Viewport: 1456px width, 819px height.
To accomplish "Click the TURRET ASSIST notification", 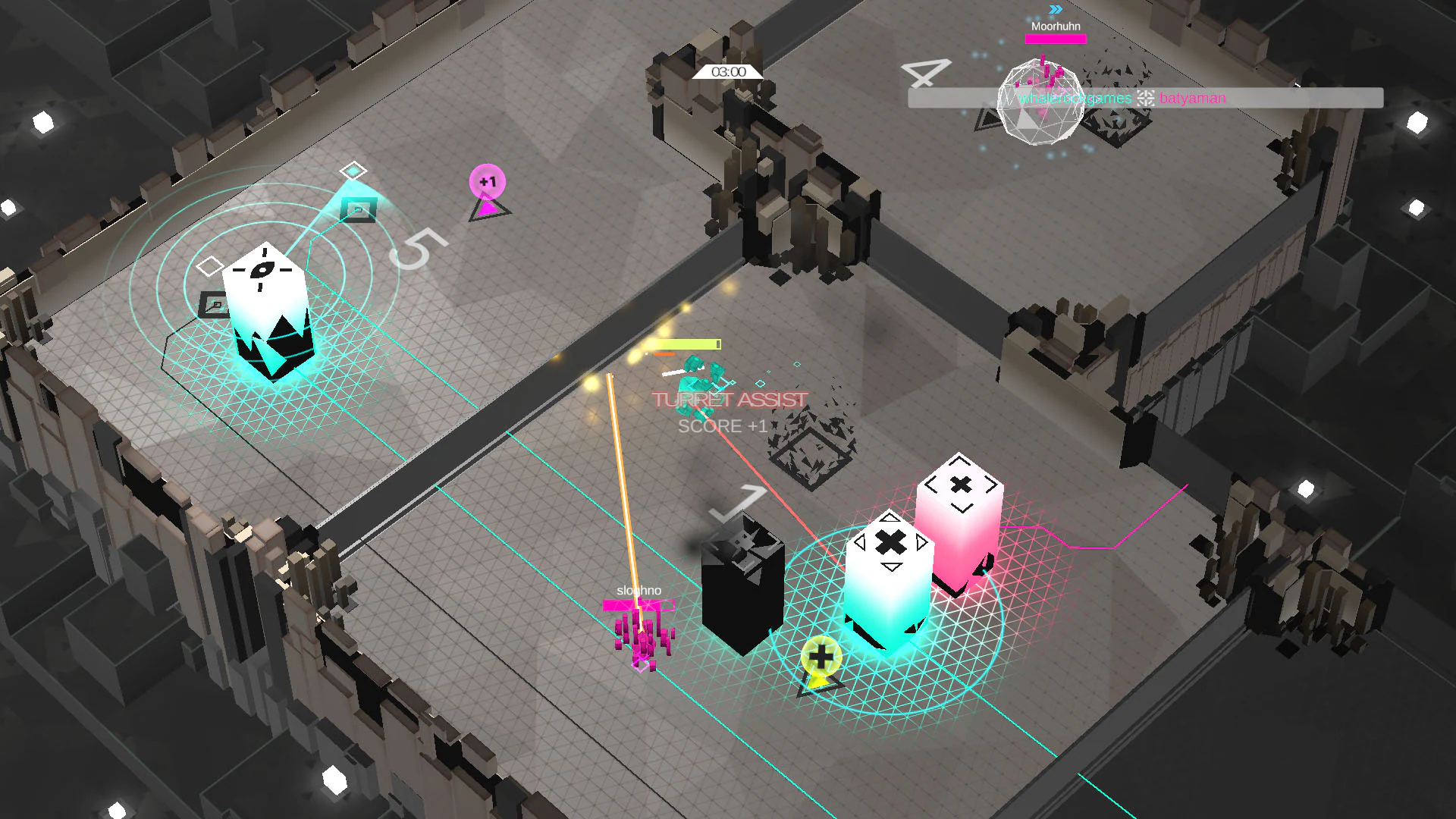I will (728, 400).
